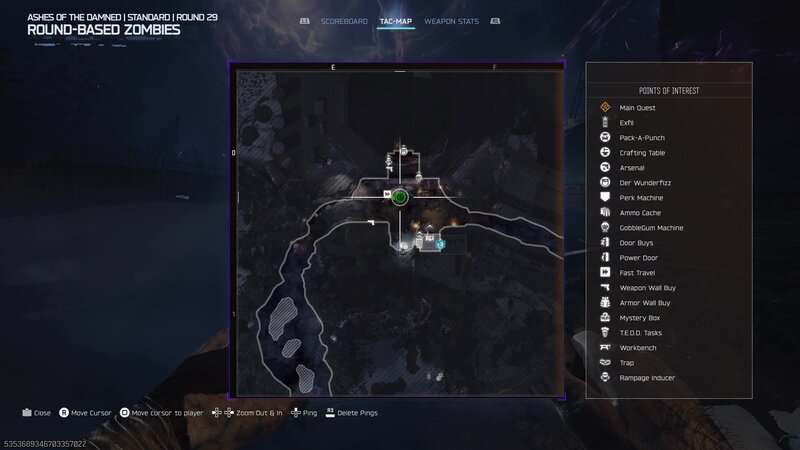The height and width of the screenshot is (450, 800).
Task: Click the blue glowing marker on the map
Action: tap(439, 243)
